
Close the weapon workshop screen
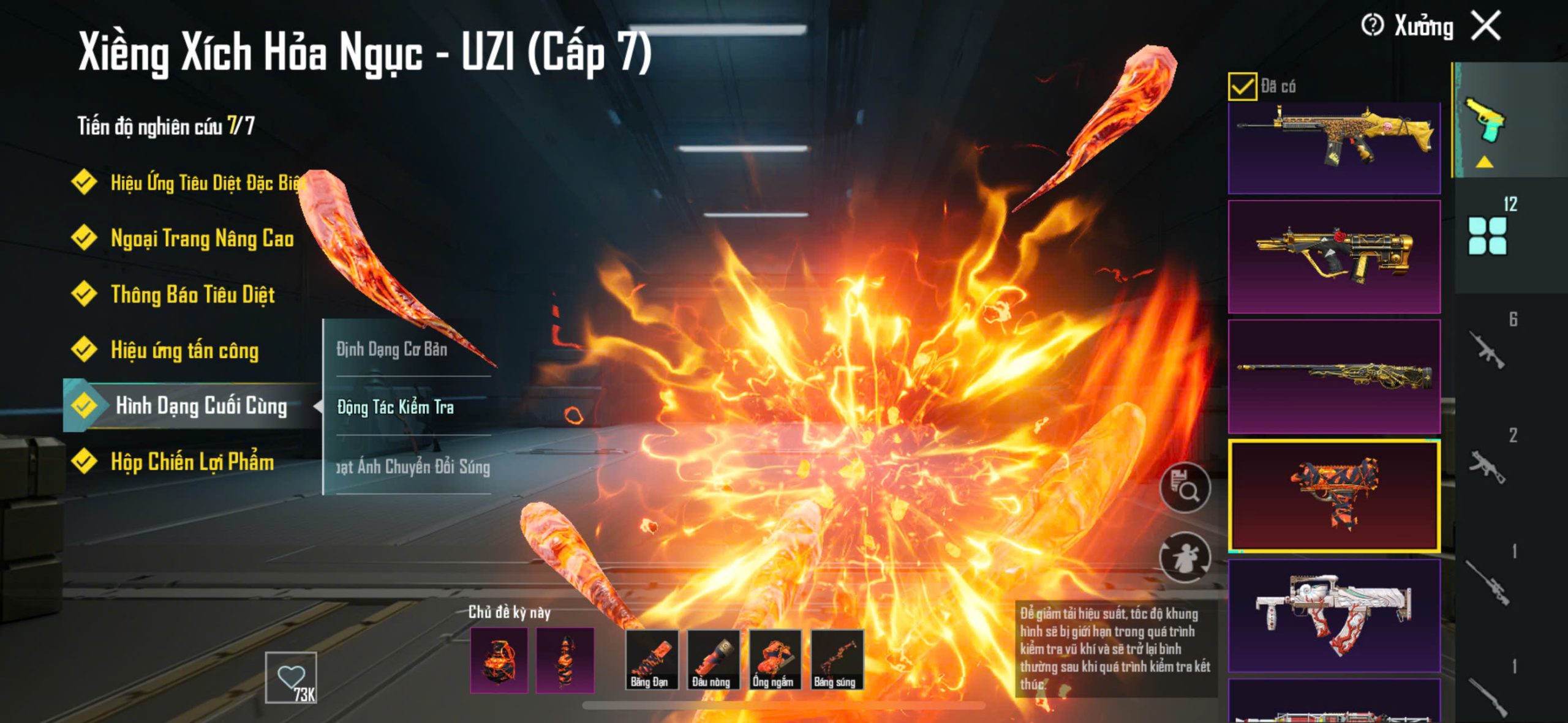1486,26
